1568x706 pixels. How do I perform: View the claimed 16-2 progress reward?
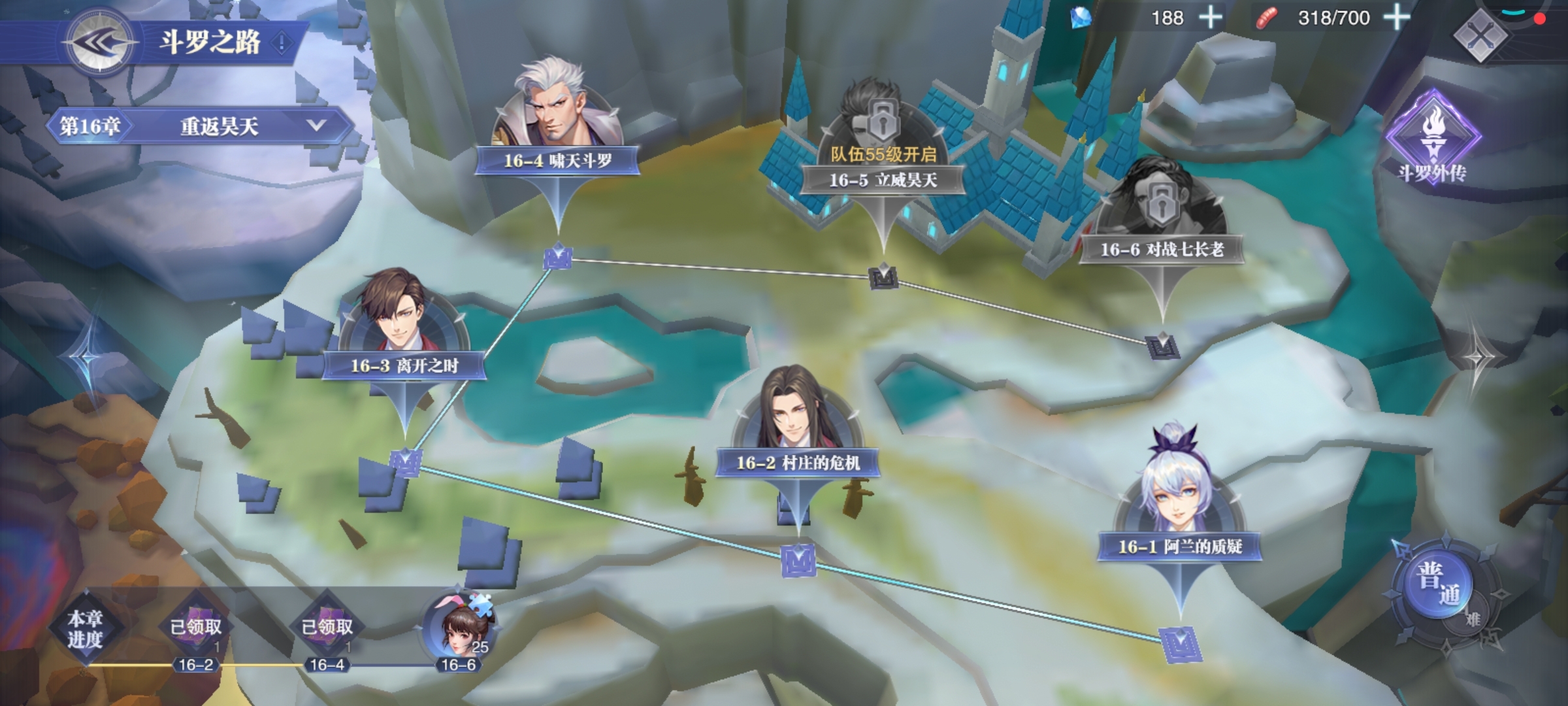[x=196, y=629]
